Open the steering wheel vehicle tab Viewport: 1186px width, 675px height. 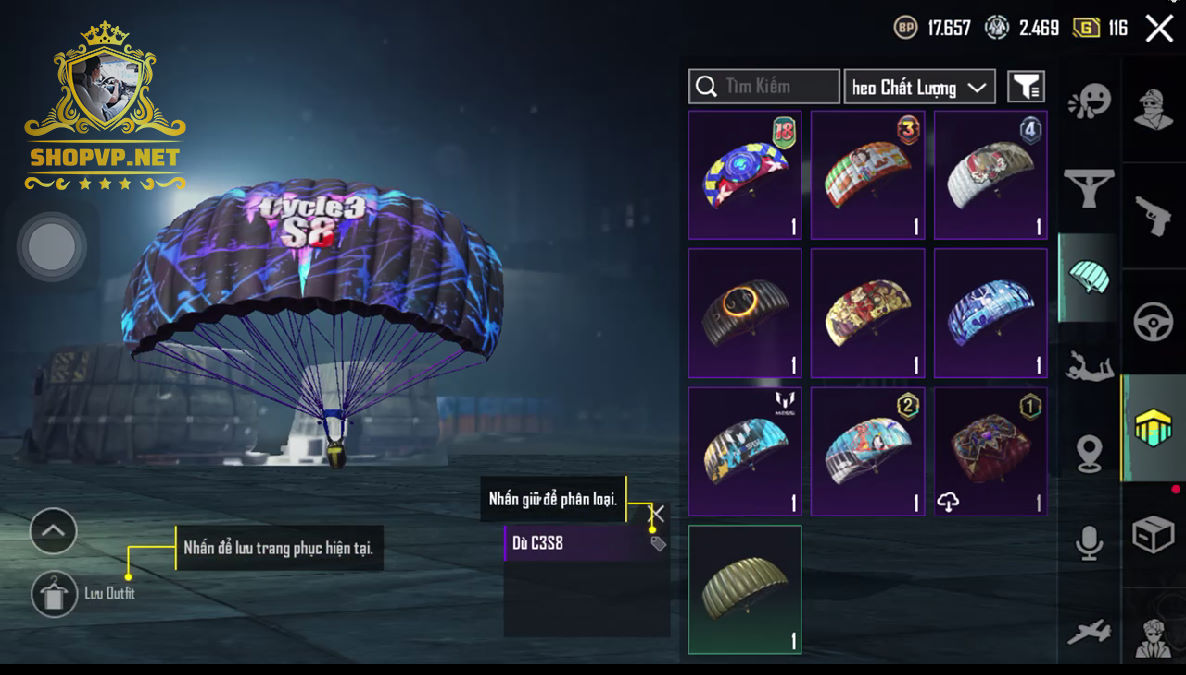pyautogui.click(x=1153, y=322)
